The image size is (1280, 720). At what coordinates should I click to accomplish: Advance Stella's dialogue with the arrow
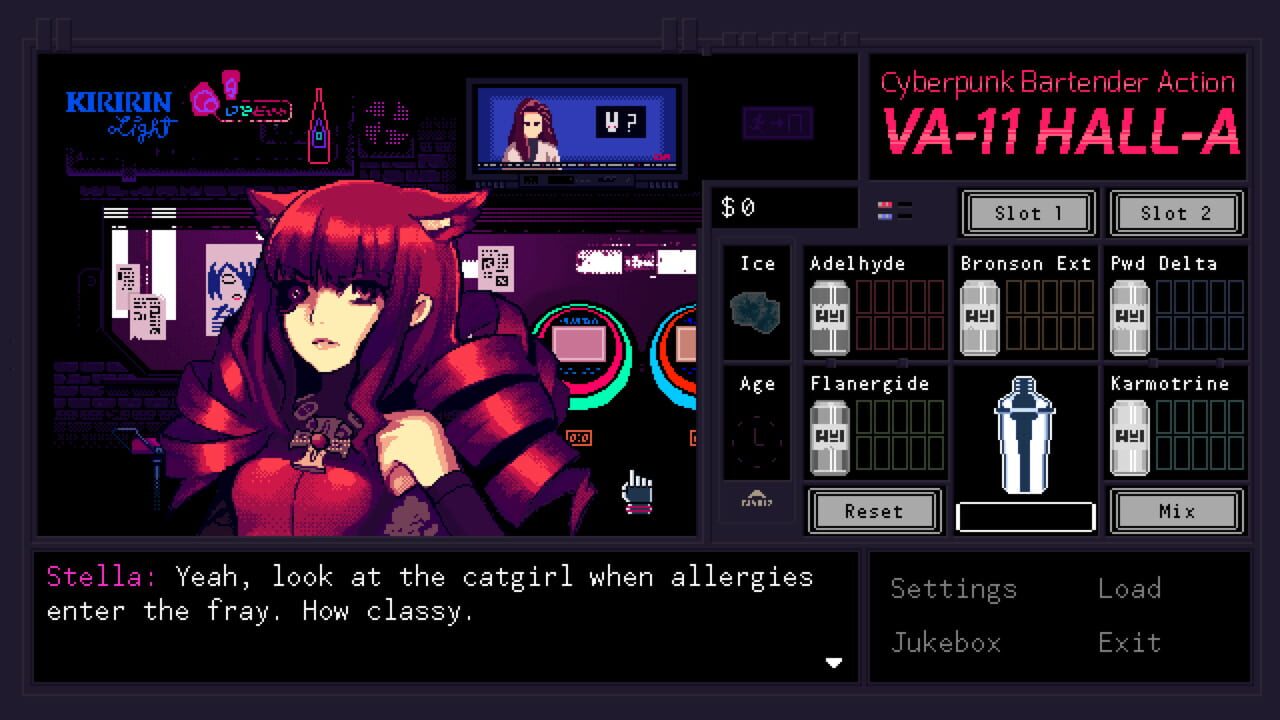coord(834,662)
